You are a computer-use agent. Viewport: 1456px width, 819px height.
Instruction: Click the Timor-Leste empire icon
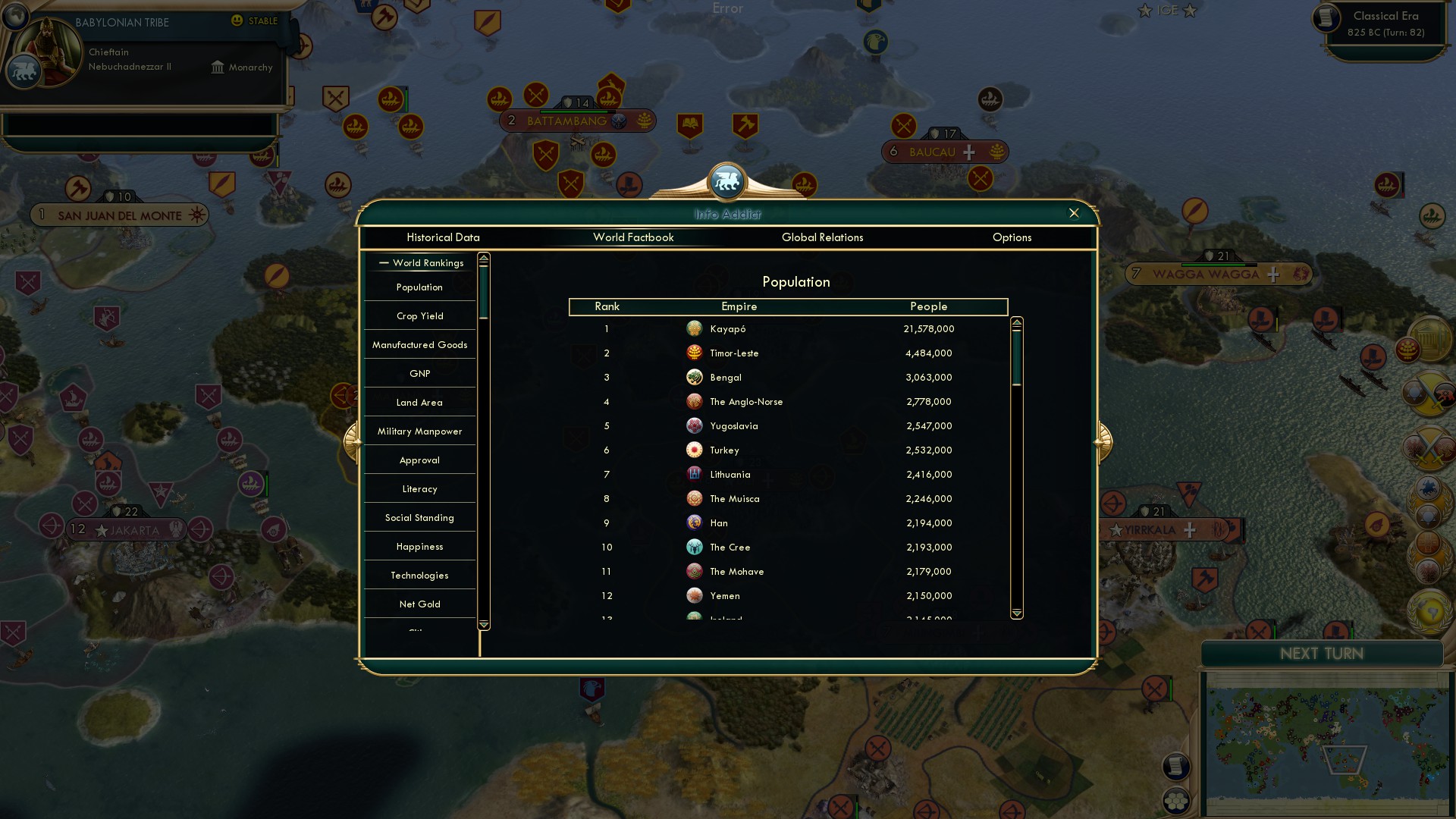[694, 353]
